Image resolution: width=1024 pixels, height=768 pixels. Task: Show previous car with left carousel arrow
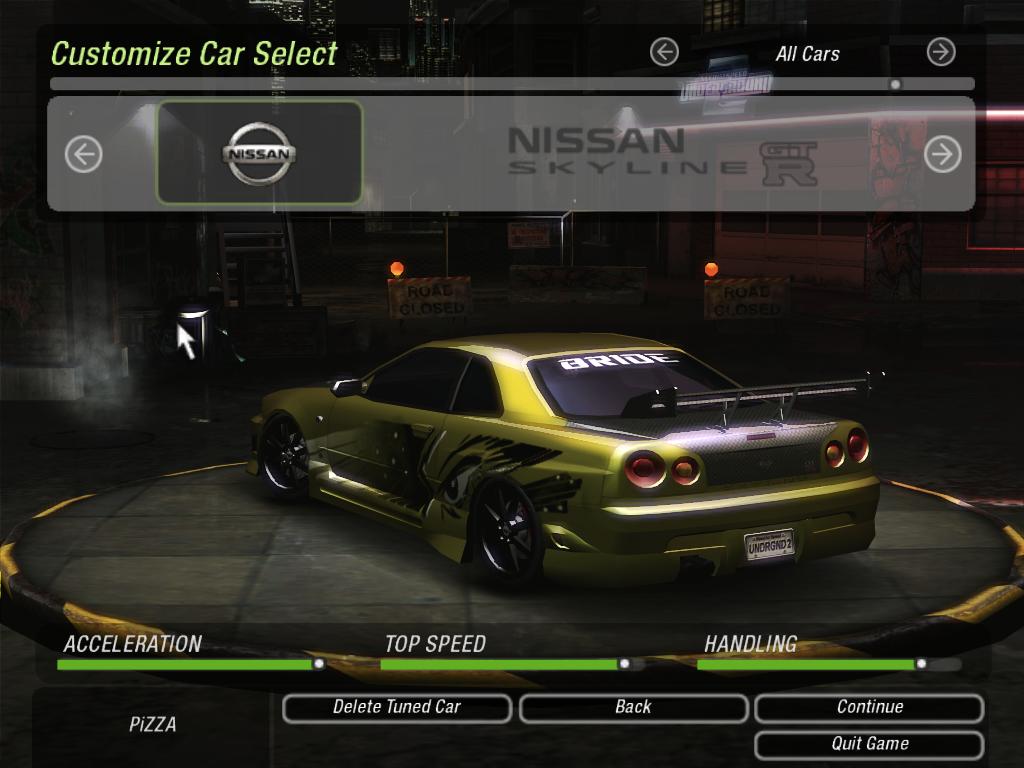point(84,154)
